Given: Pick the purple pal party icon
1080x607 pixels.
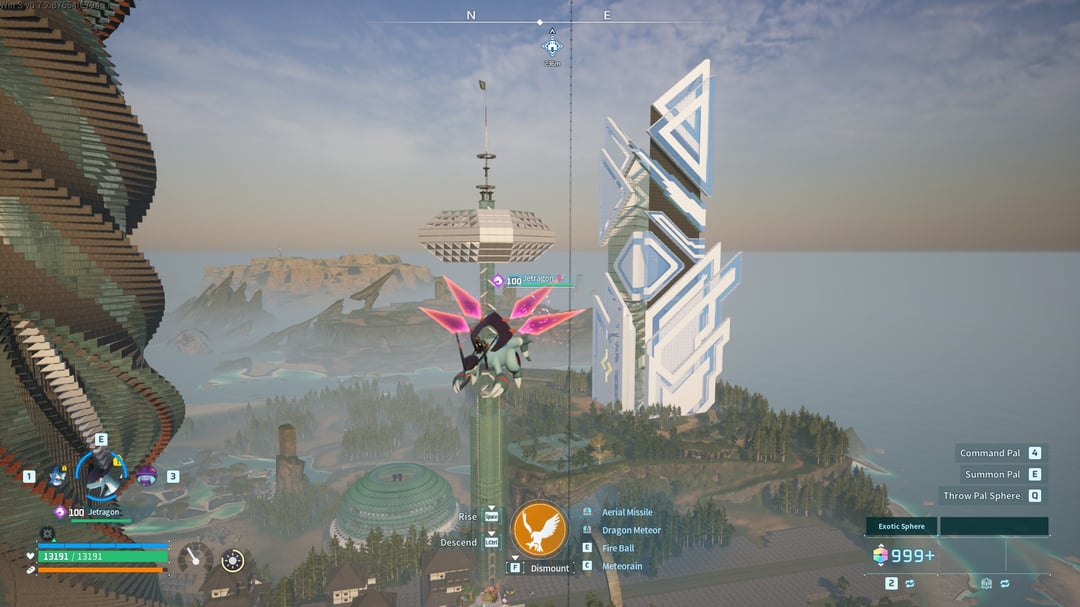Looking at the screenshot, I should tap(146, 474).
